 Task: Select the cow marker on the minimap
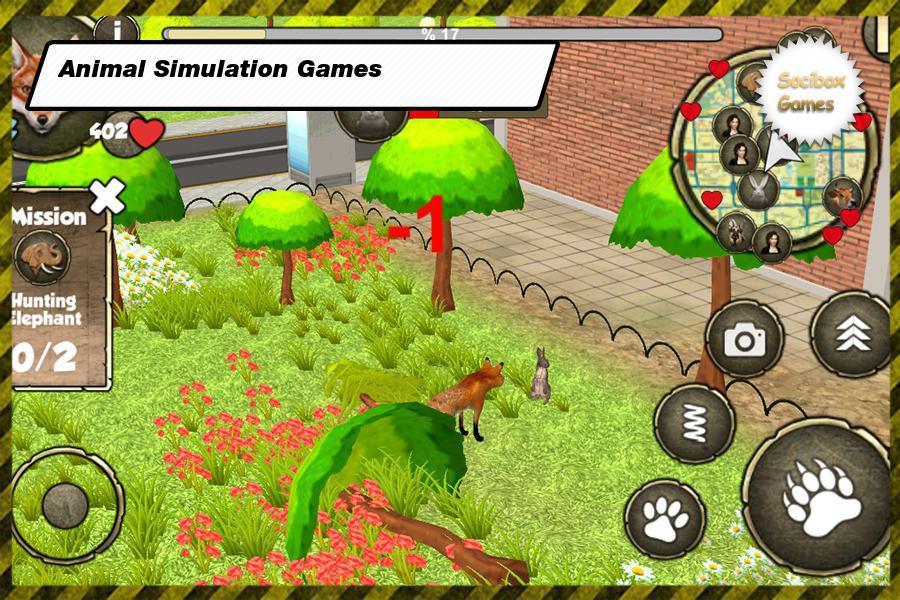[x=841, y=196]
